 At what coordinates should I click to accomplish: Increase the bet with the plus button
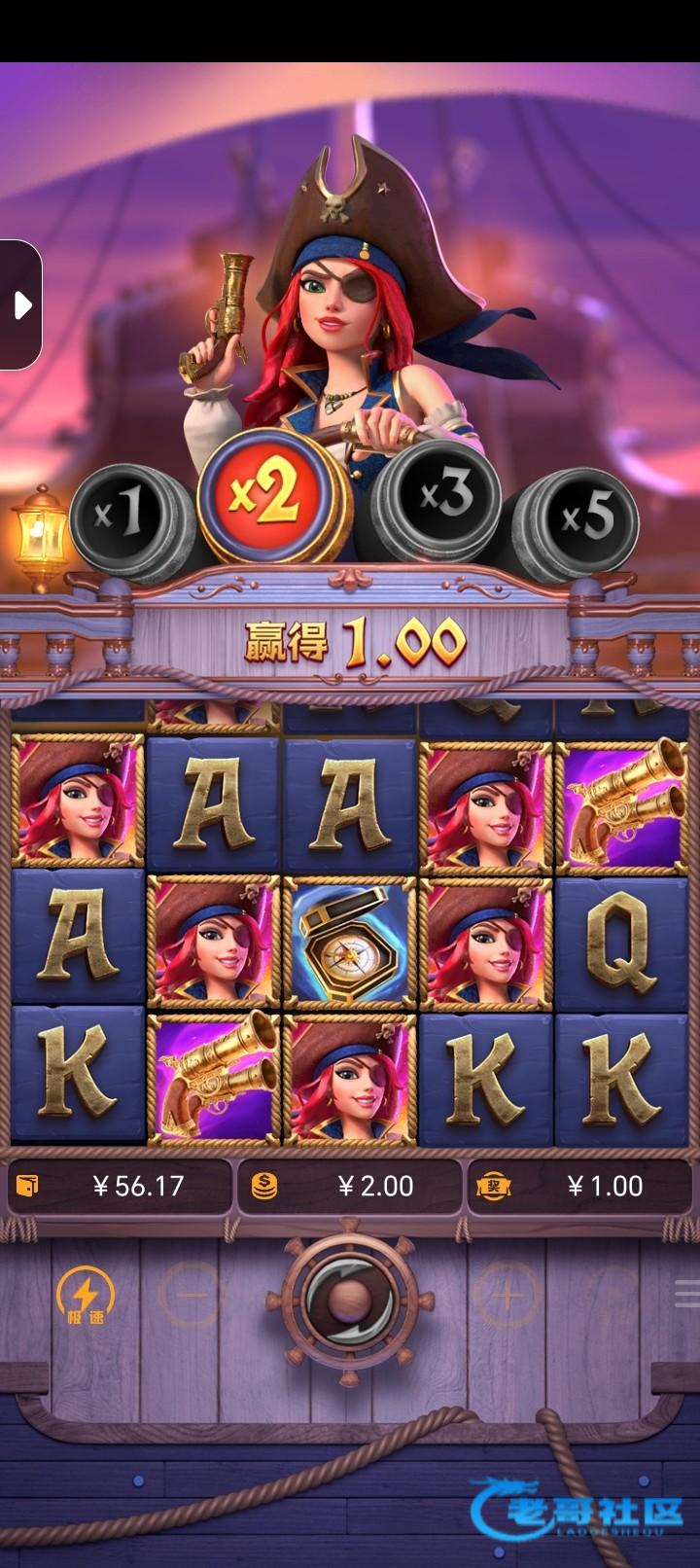(505, 1296)
